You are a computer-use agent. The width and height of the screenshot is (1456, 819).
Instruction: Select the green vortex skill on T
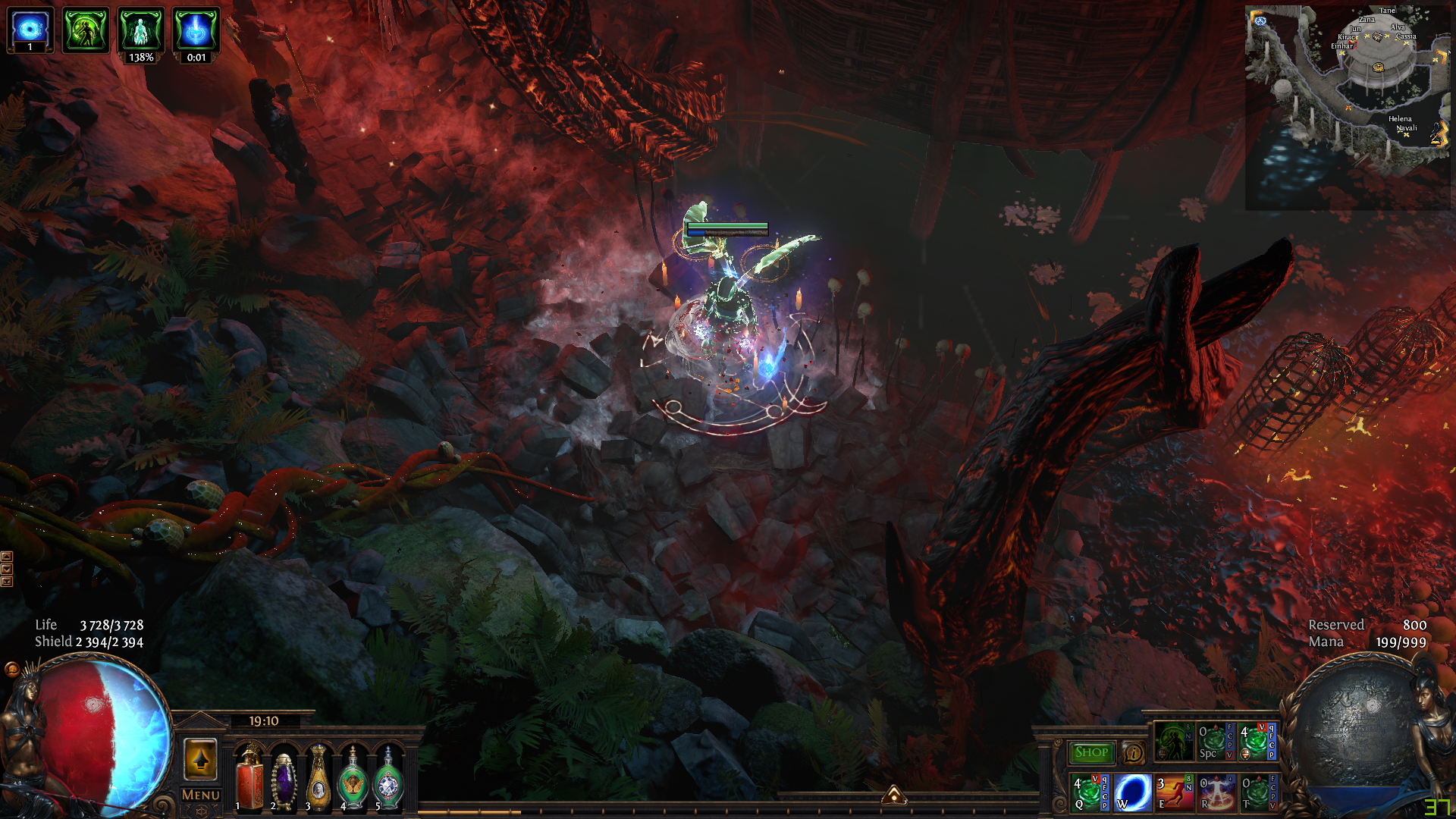point(1258,792)
